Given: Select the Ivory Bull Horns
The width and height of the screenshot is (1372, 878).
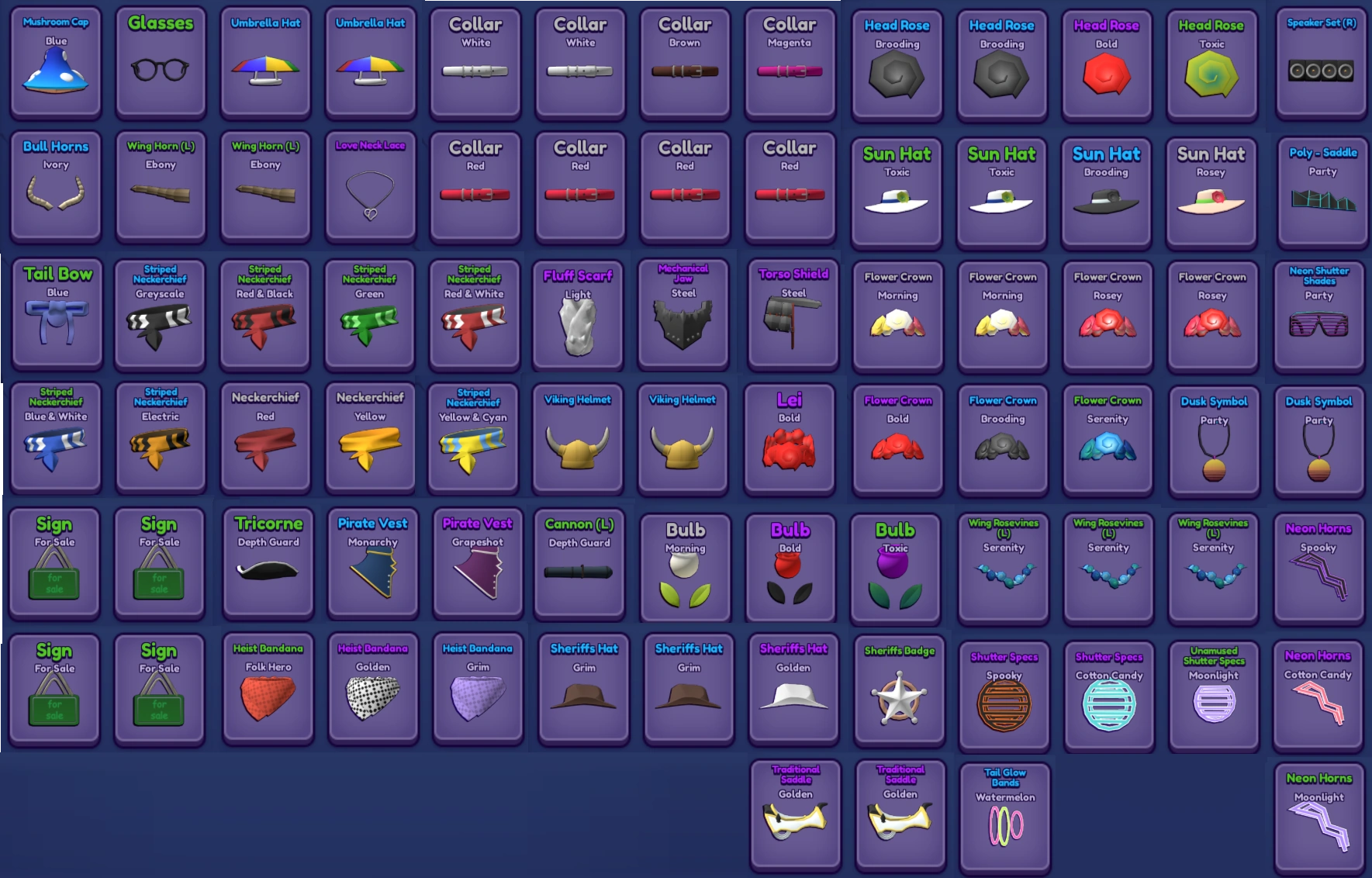Looking at the screenshot, I should click(x=55, y=186).
